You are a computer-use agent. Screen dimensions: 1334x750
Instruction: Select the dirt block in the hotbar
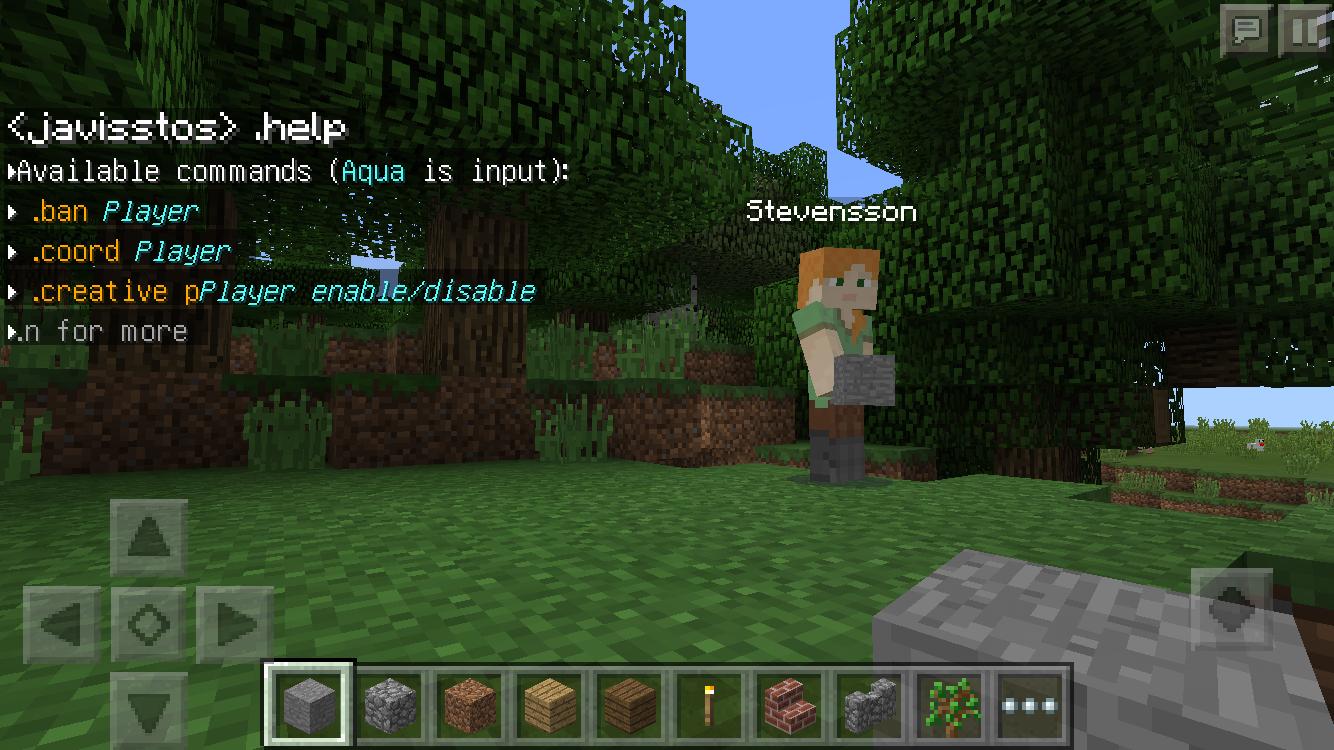(x=470, y=703)
